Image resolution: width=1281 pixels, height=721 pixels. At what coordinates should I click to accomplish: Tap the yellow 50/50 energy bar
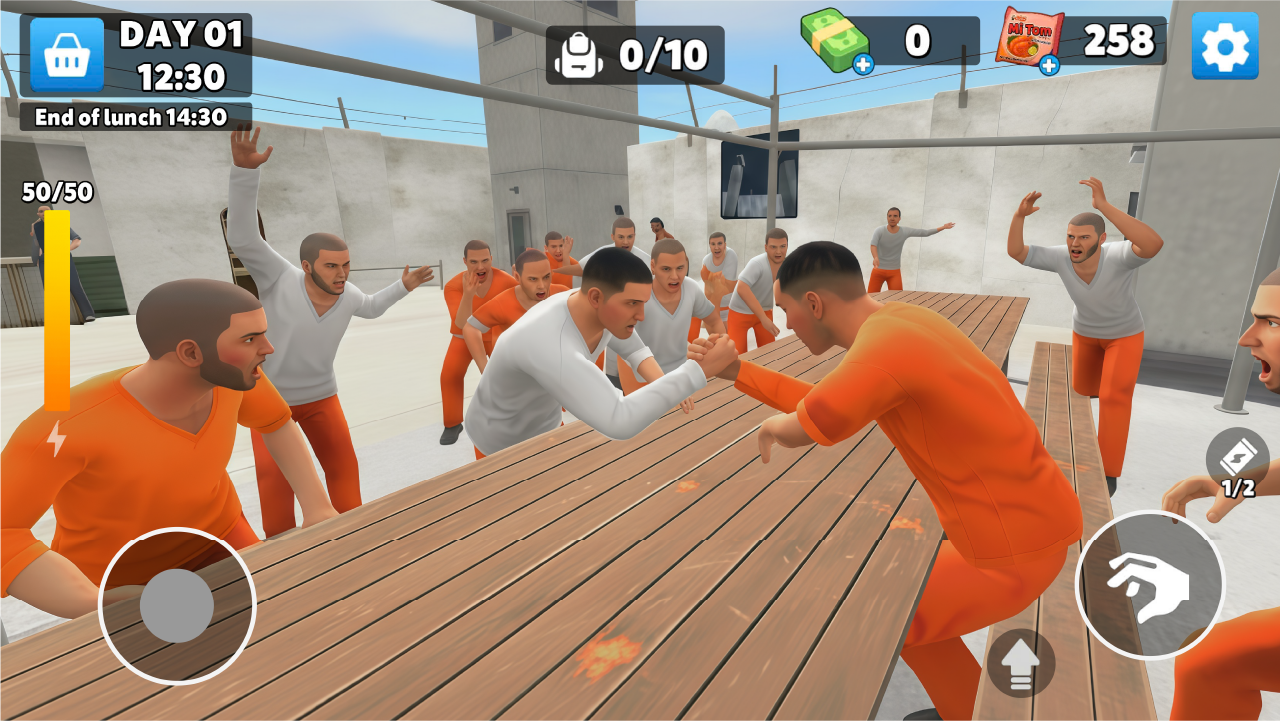point(56,310)
